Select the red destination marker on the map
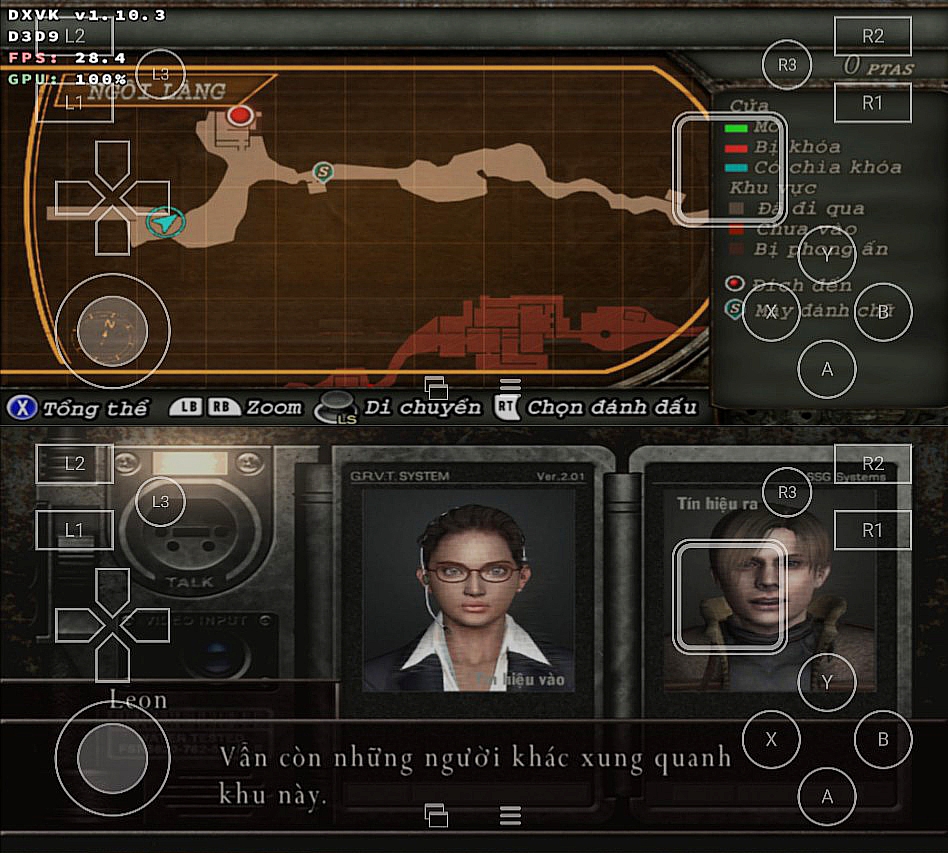This screenshot has width=948, height=853. 240,115
